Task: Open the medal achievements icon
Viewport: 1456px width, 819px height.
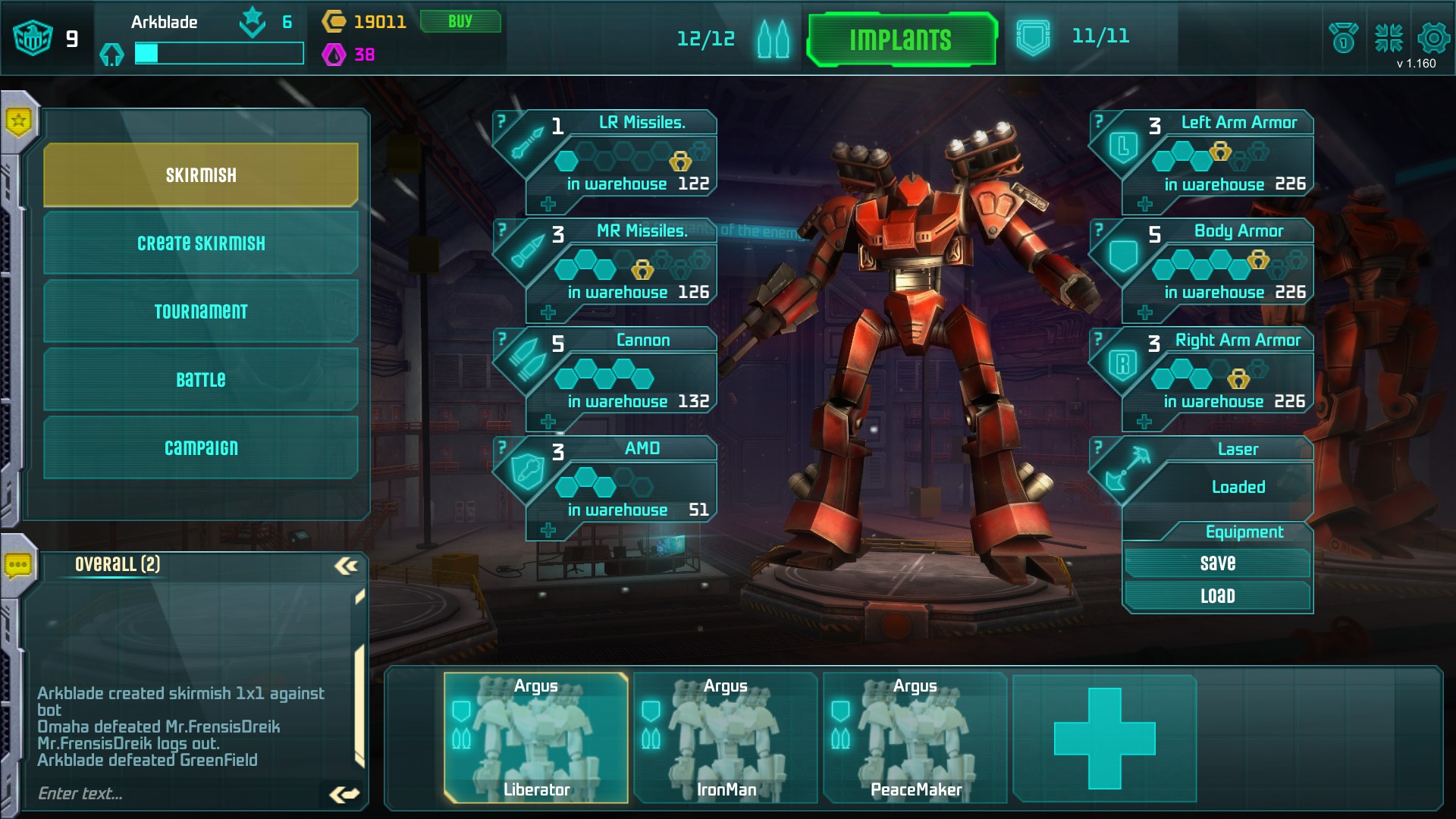Action: (1343, 38)
